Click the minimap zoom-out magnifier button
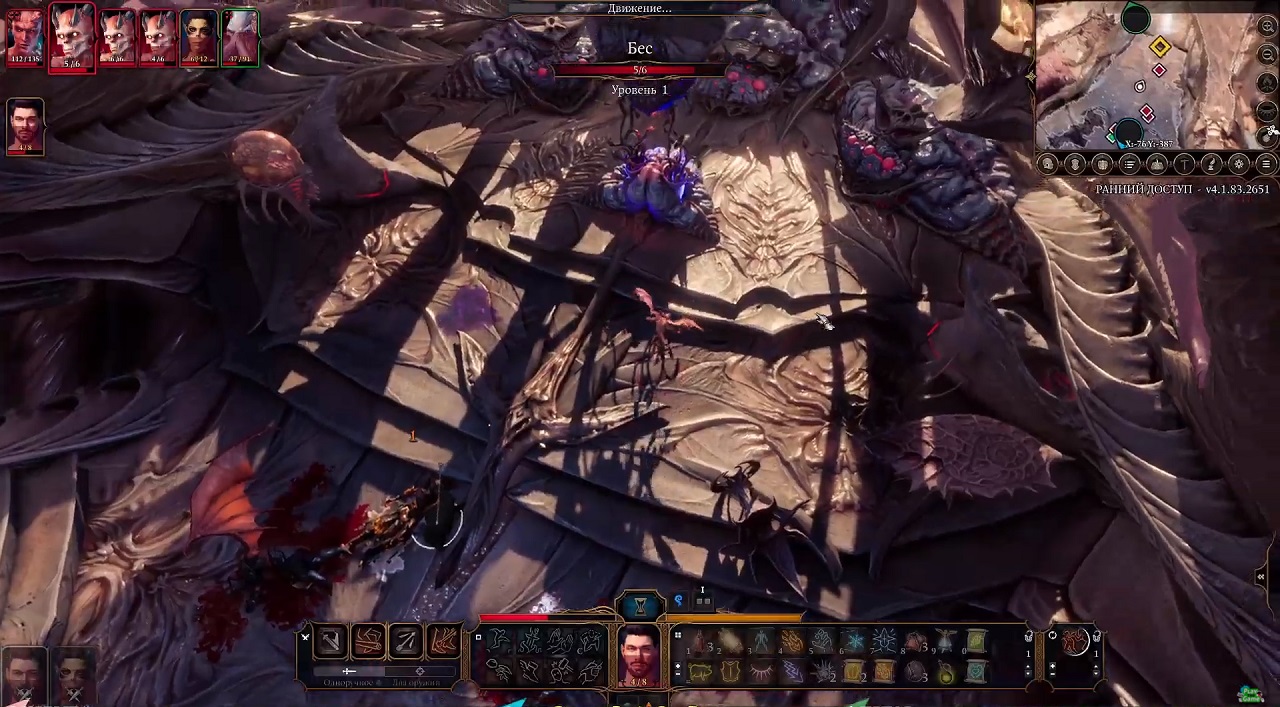This screenshot has height=707, width=1280. (1267, 55)
